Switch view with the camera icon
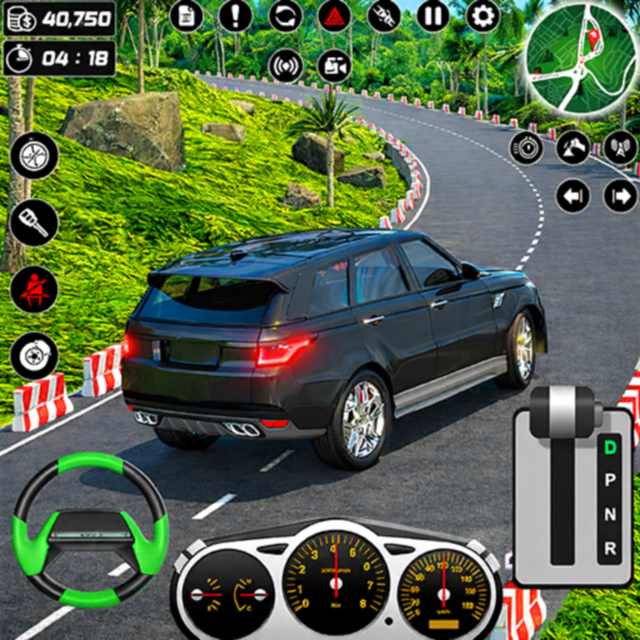 [x=334, y=66]
